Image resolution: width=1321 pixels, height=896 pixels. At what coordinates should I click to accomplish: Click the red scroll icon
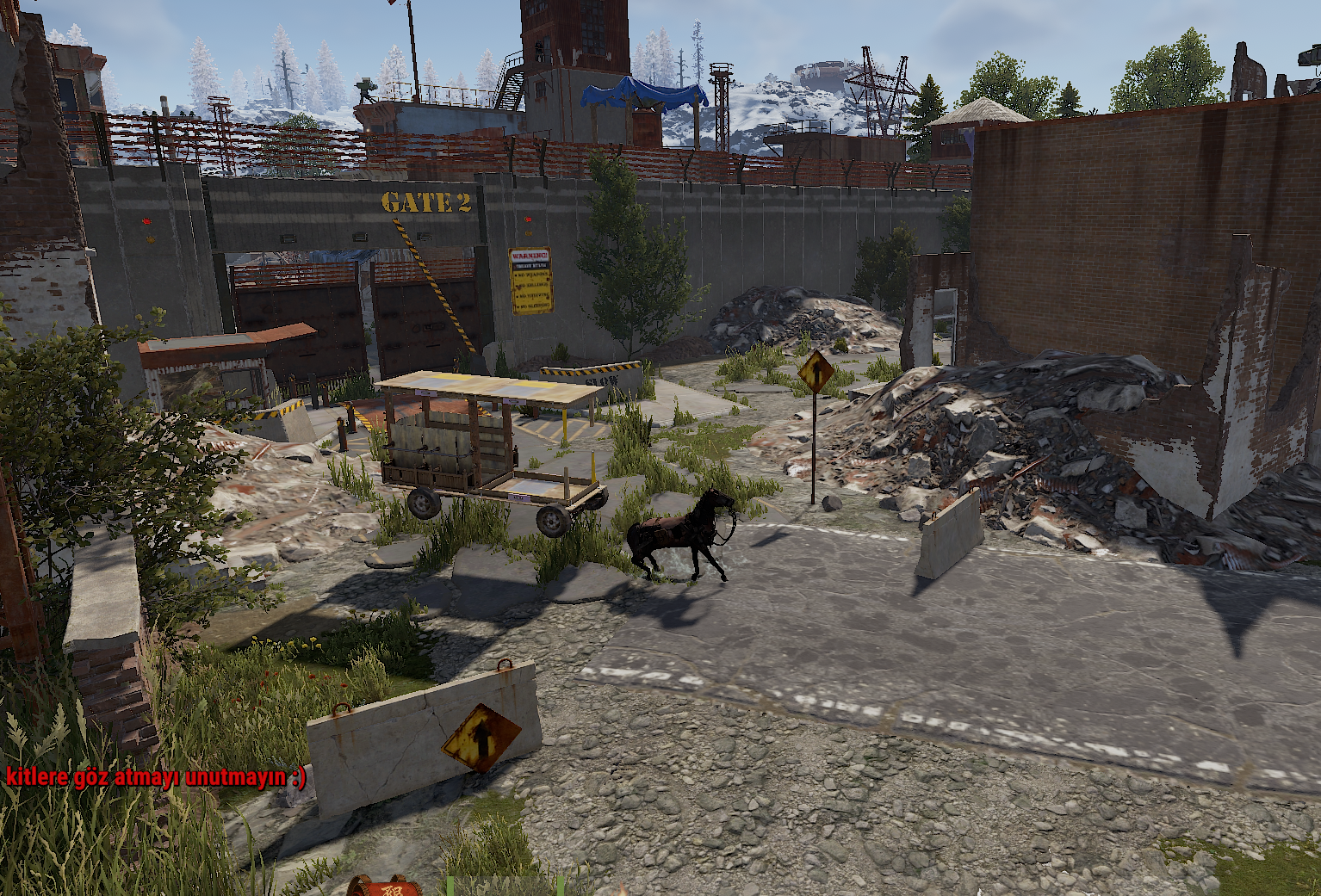385,887
